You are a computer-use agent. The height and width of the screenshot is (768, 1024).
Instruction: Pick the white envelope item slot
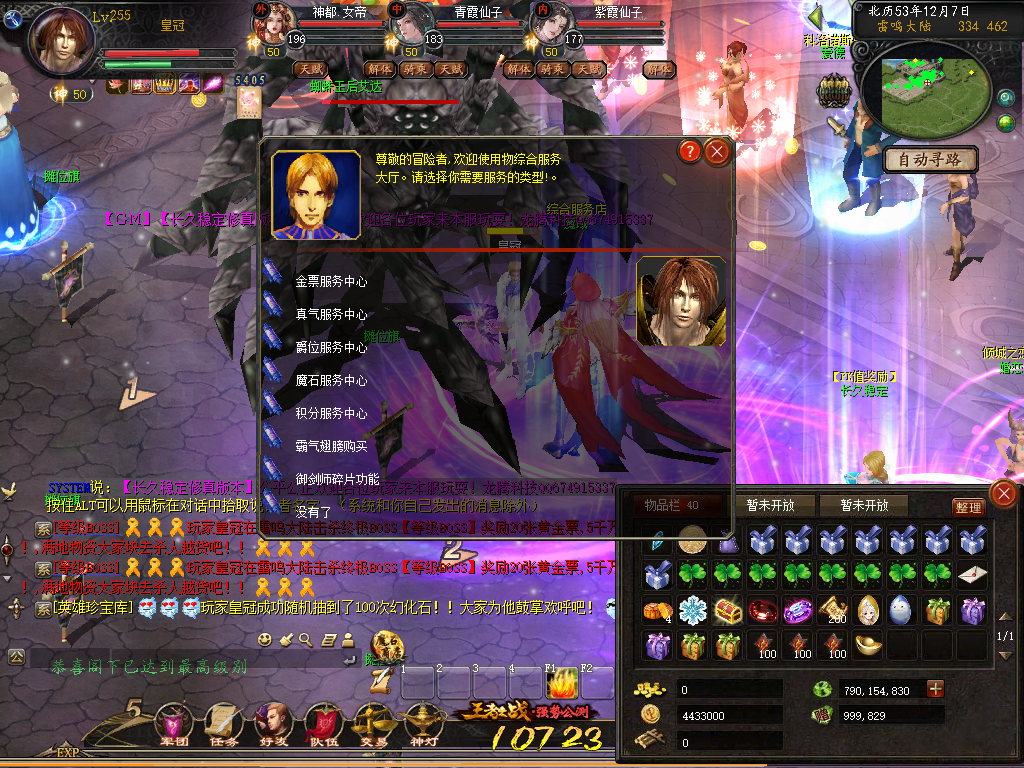971,575
